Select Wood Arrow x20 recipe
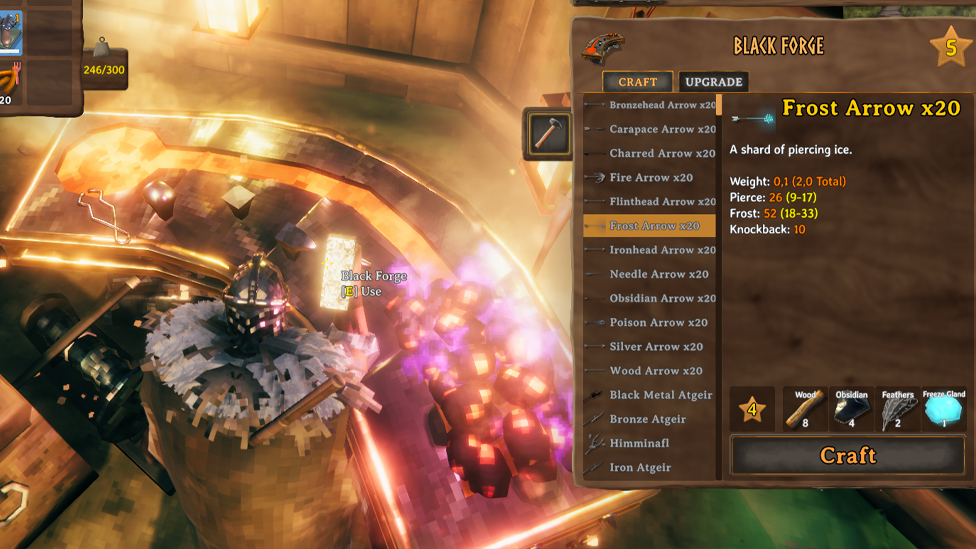The image size is (976, 549). tap(656, 370)
